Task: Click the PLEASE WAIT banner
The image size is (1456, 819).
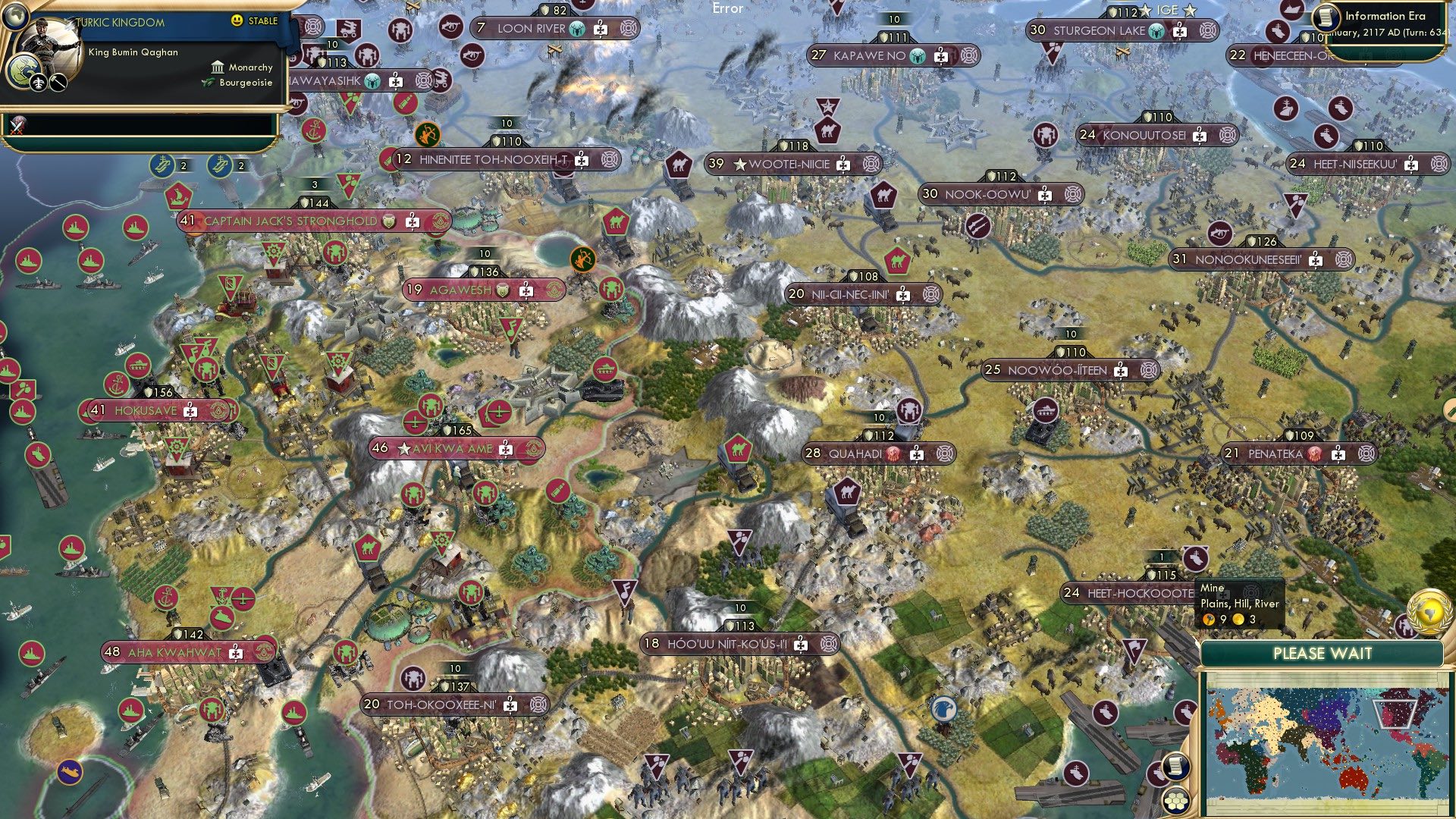Action: tap(1323, 653)
